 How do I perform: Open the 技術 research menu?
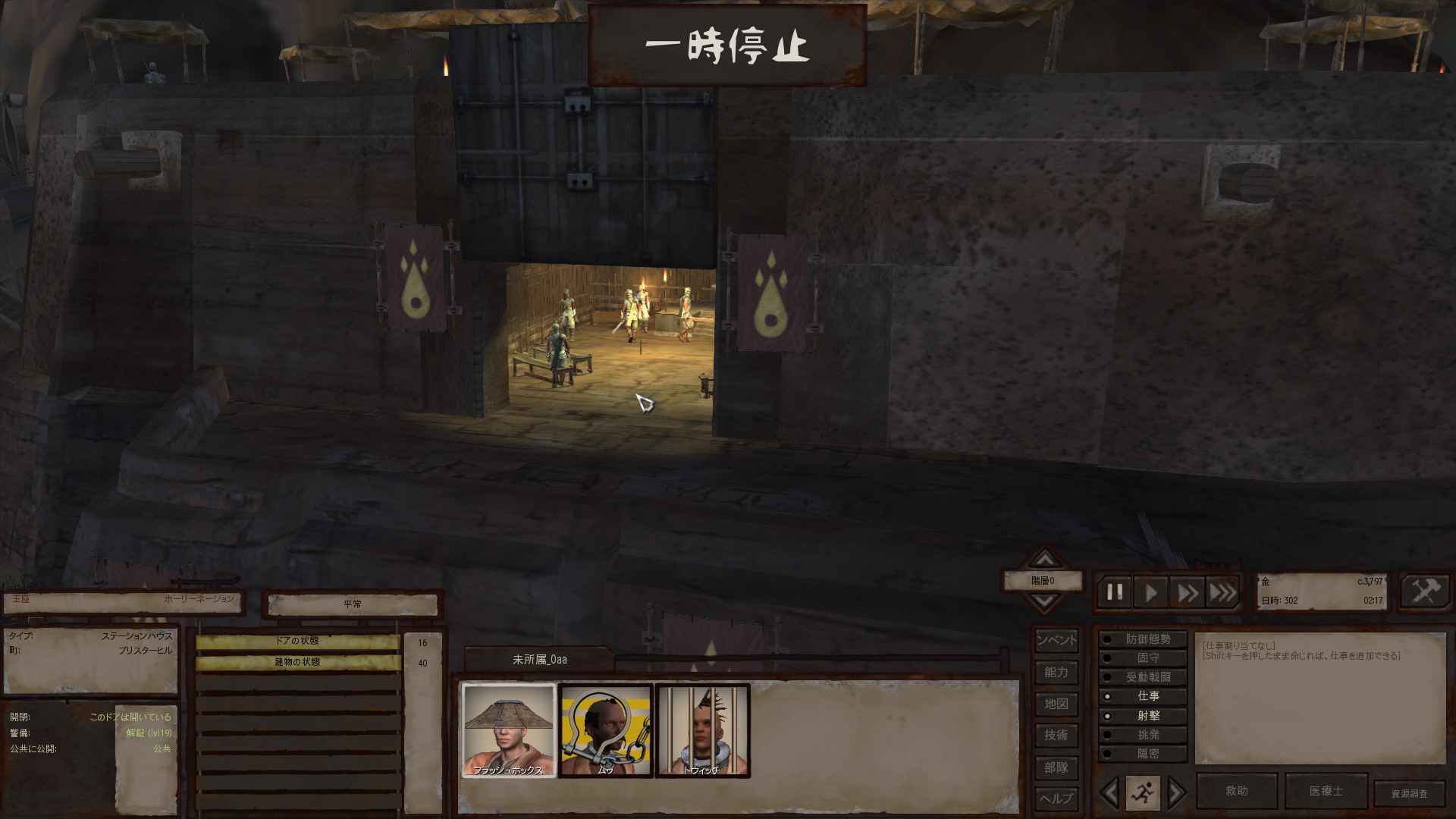1056,735
